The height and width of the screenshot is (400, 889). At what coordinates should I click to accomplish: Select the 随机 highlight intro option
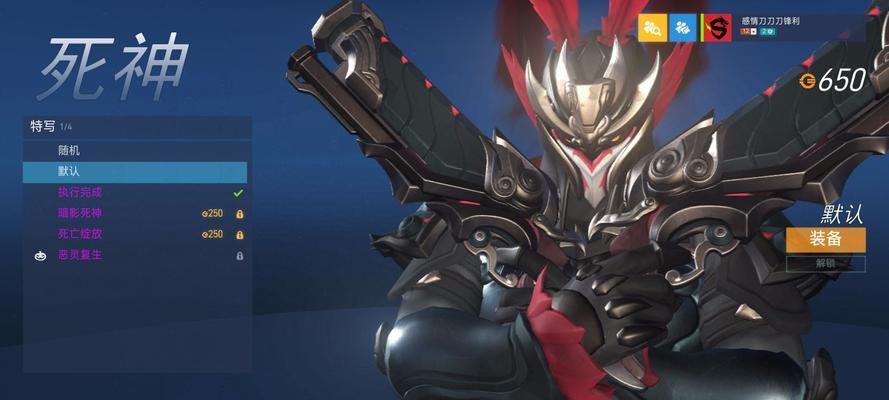click(137, 150)
